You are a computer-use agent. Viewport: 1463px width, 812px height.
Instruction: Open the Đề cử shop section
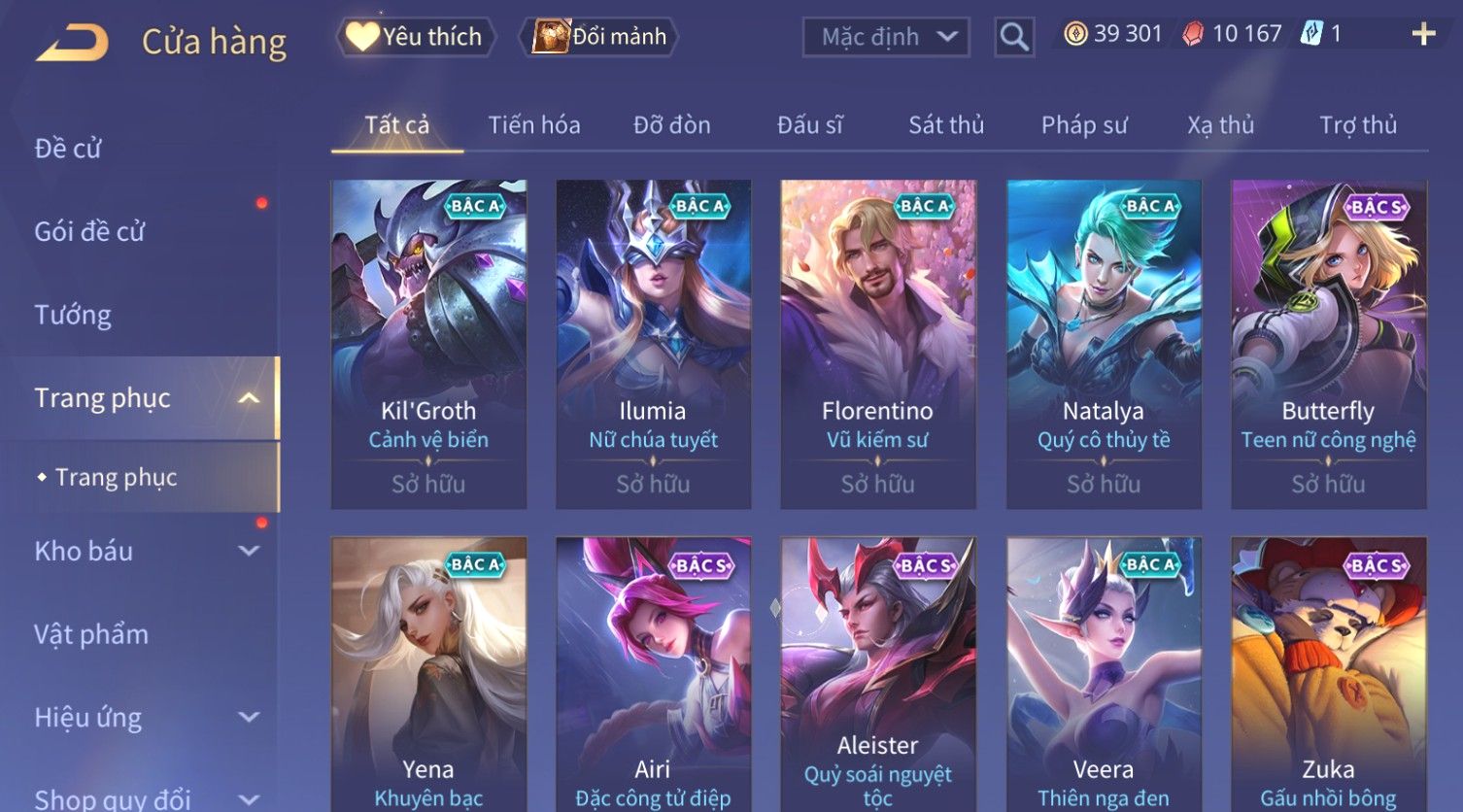pyautogui.click(x=68, y=149)
